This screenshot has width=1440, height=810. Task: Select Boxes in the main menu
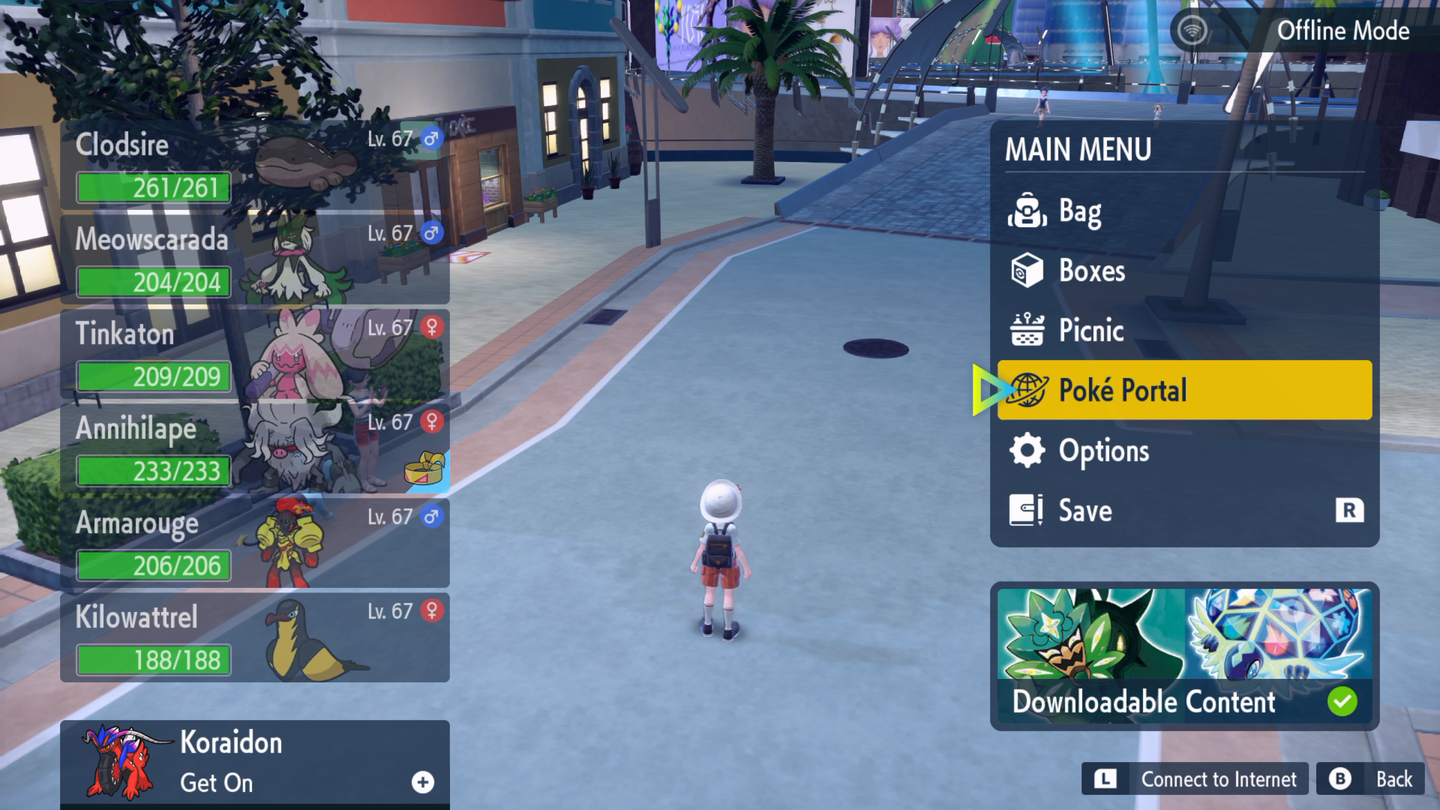1184,271
